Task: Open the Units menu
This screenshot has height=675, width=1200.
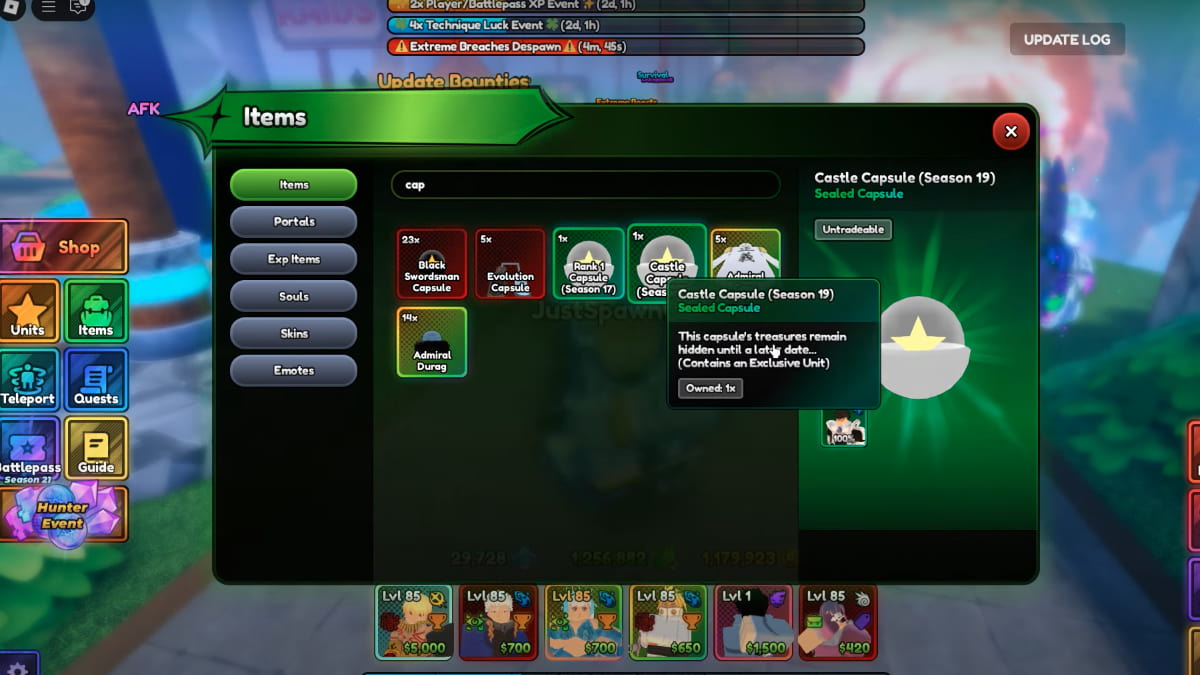Action: [28, 313]
